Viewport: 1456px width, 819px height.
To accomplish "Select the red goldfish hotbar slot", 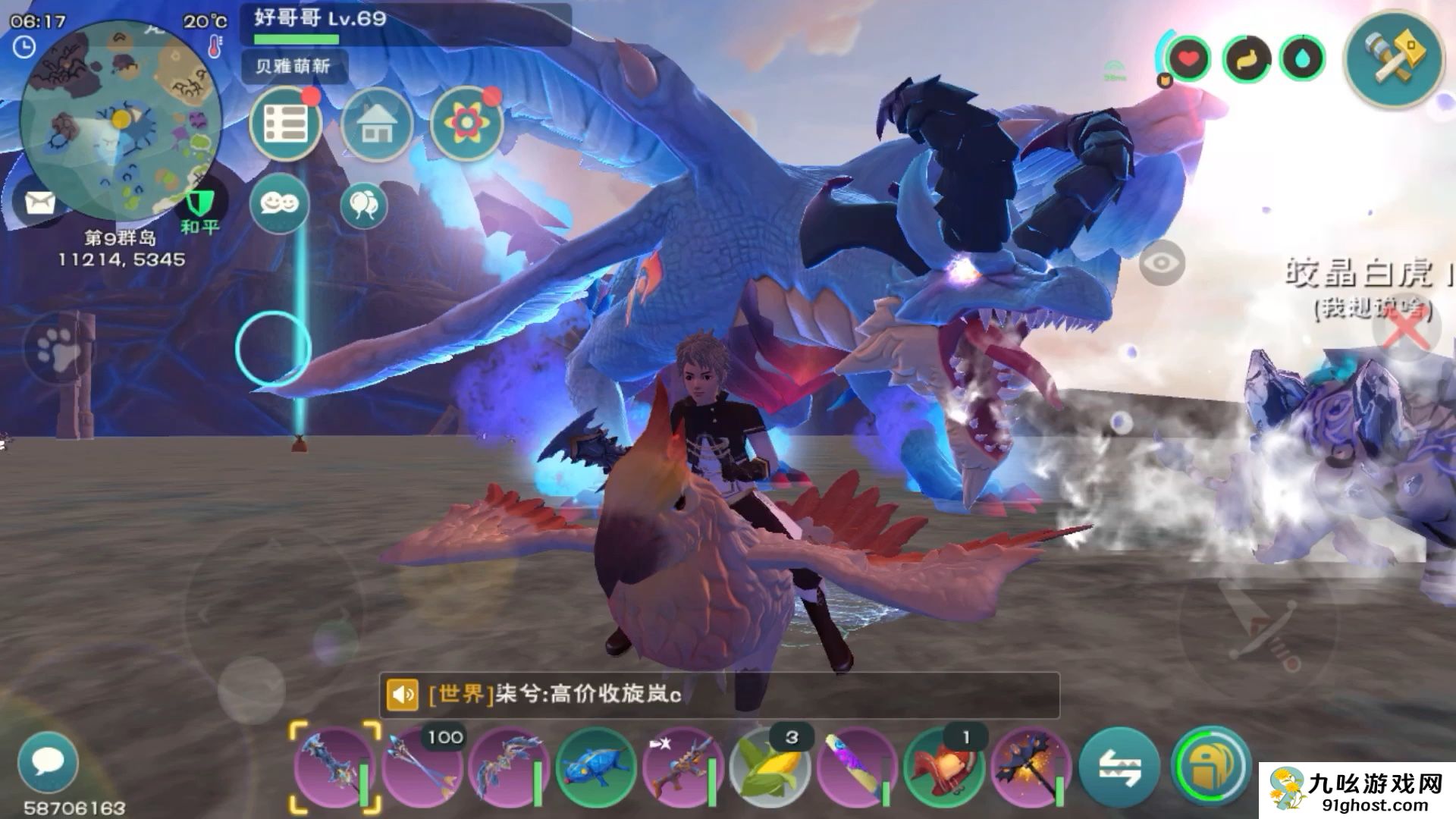I will 943,767.
